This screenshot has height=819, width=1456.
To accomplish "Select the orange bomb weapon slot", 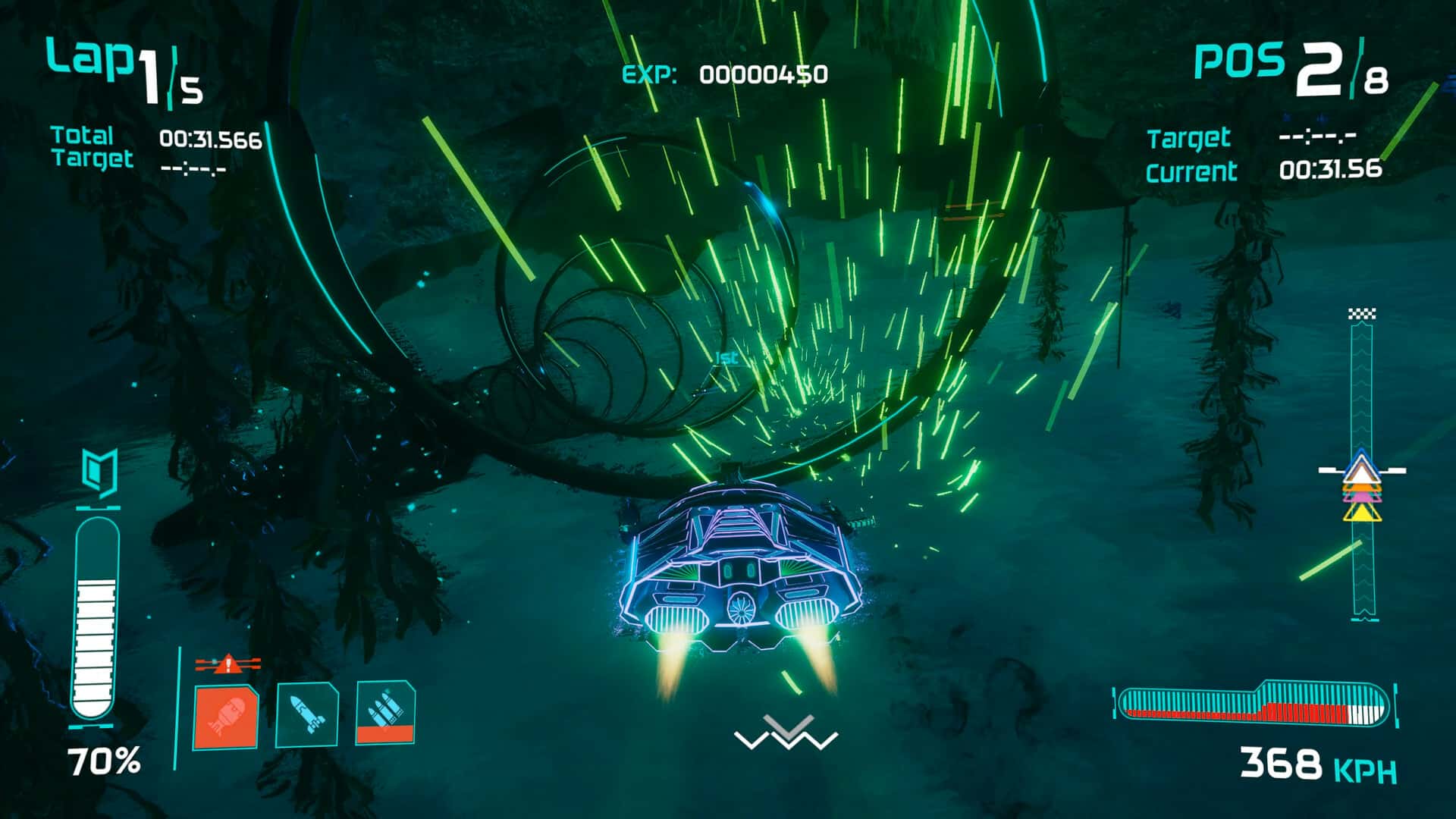I will (225, 717).
